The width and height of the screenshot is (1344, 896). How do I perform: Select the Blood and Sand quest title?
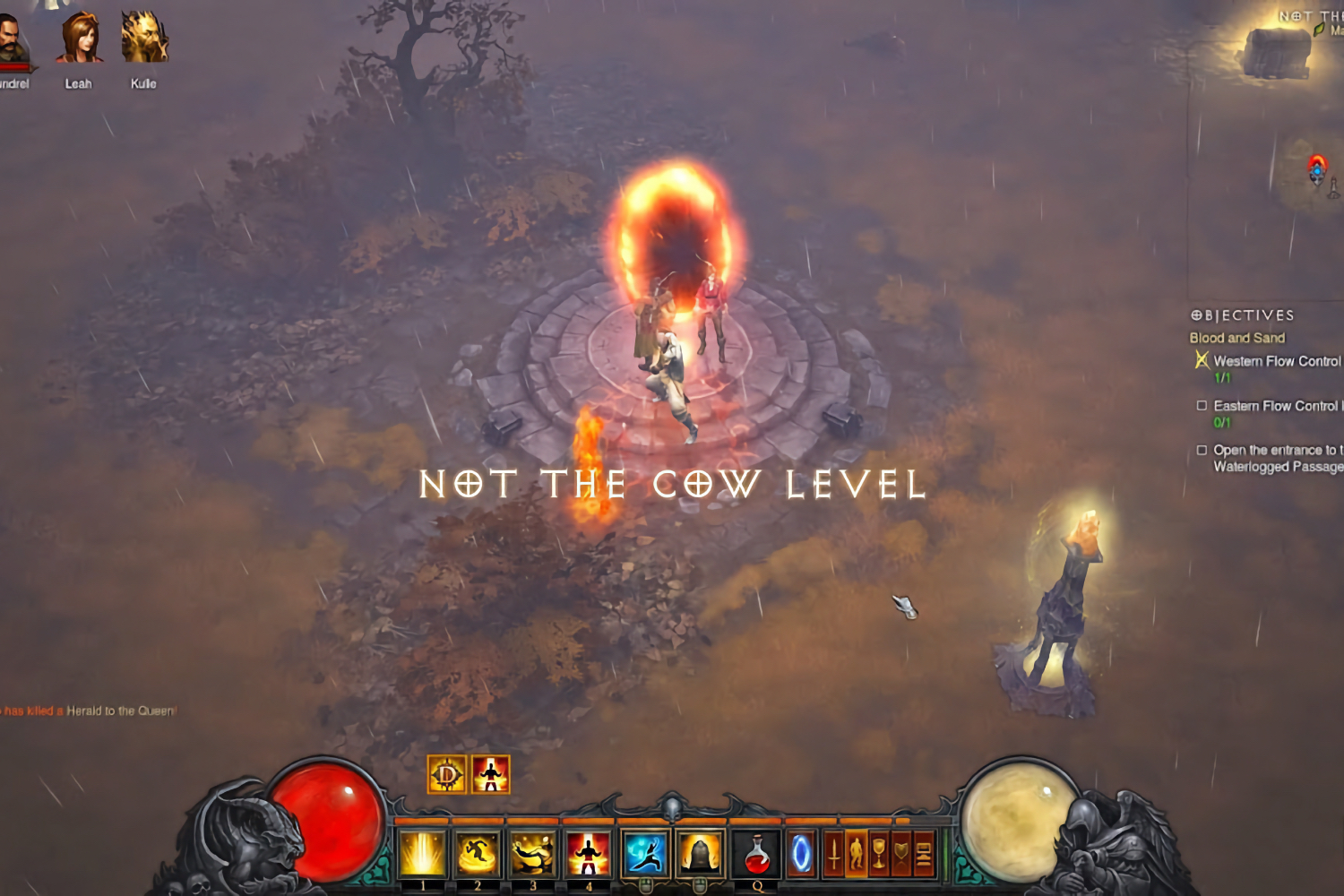1236,338
